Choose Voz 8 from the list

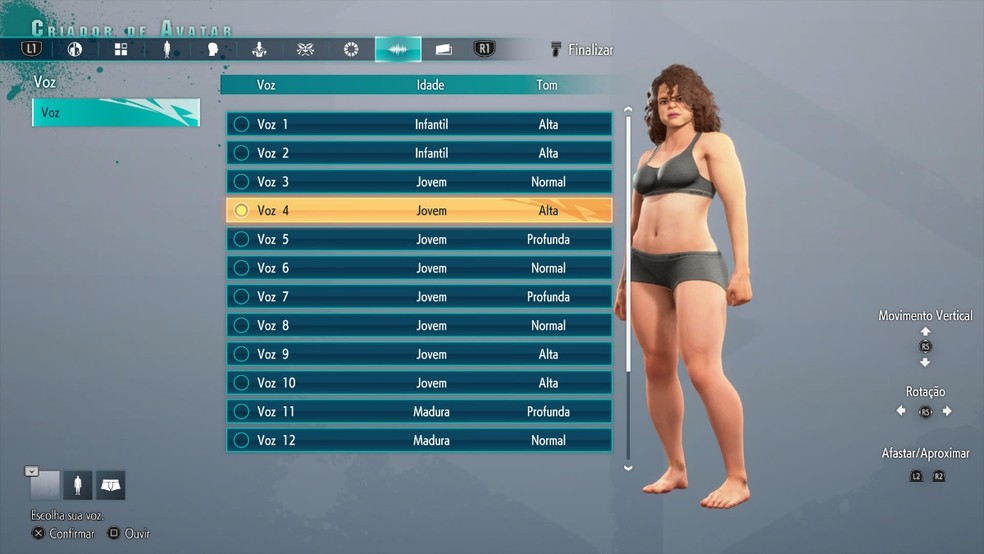pyautogui.click(x=418, y=326)
